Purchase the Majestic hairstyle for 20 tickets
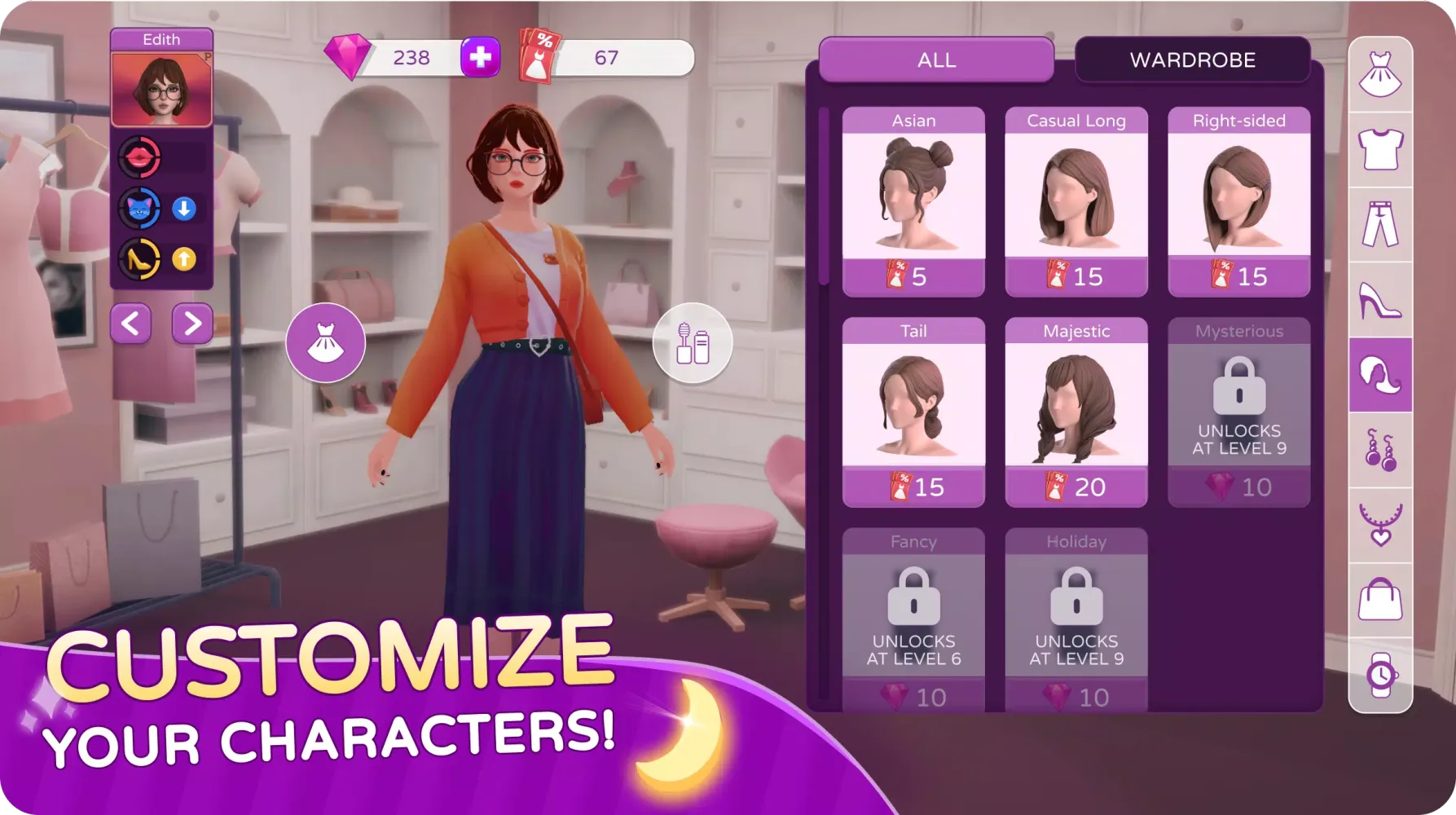 pos(1076,487)
